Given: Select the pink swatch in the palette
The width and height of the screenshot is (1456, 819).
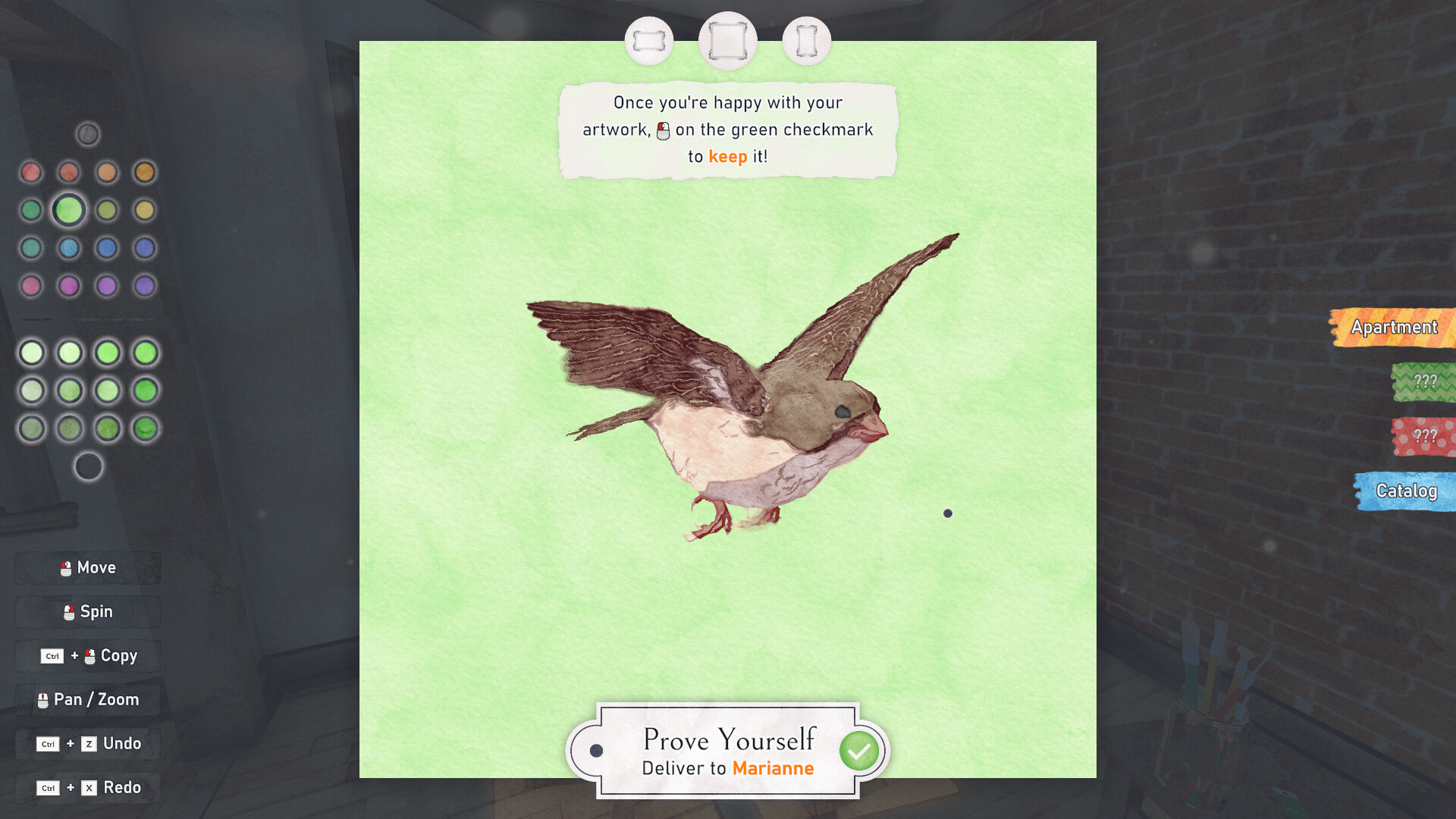Looking at the screenshot, I should click(31, 286).
